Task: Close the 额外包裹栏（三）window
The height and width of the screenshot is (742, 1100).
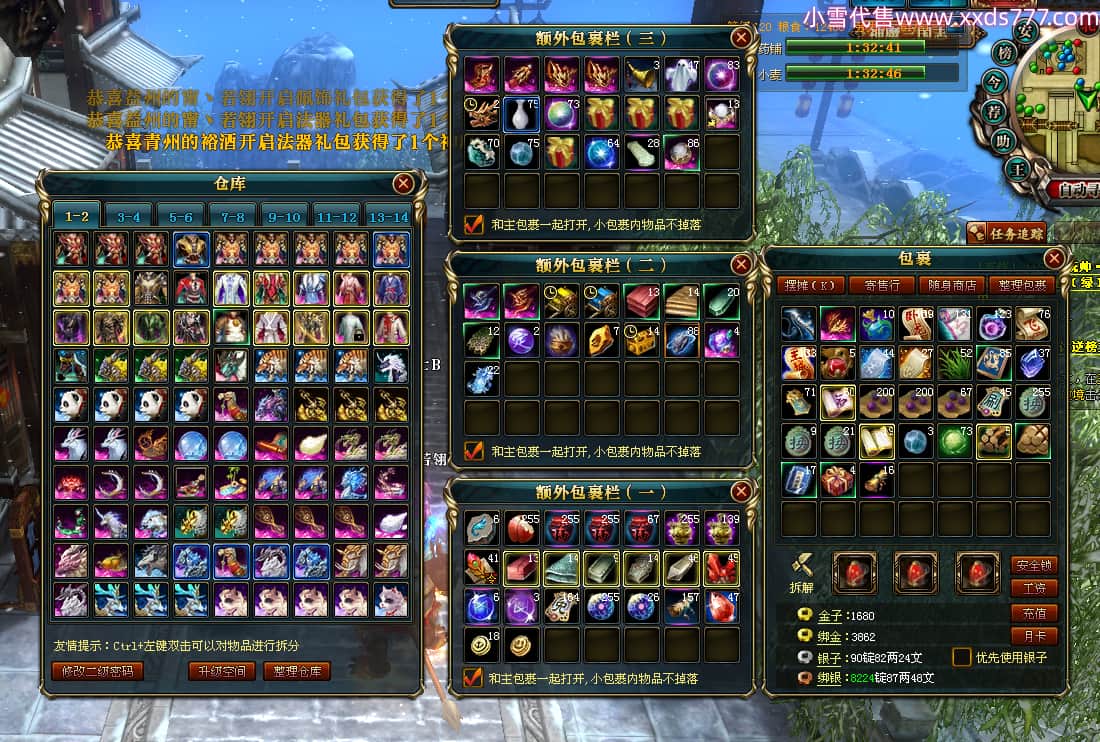Action: [x=741, y=37]
